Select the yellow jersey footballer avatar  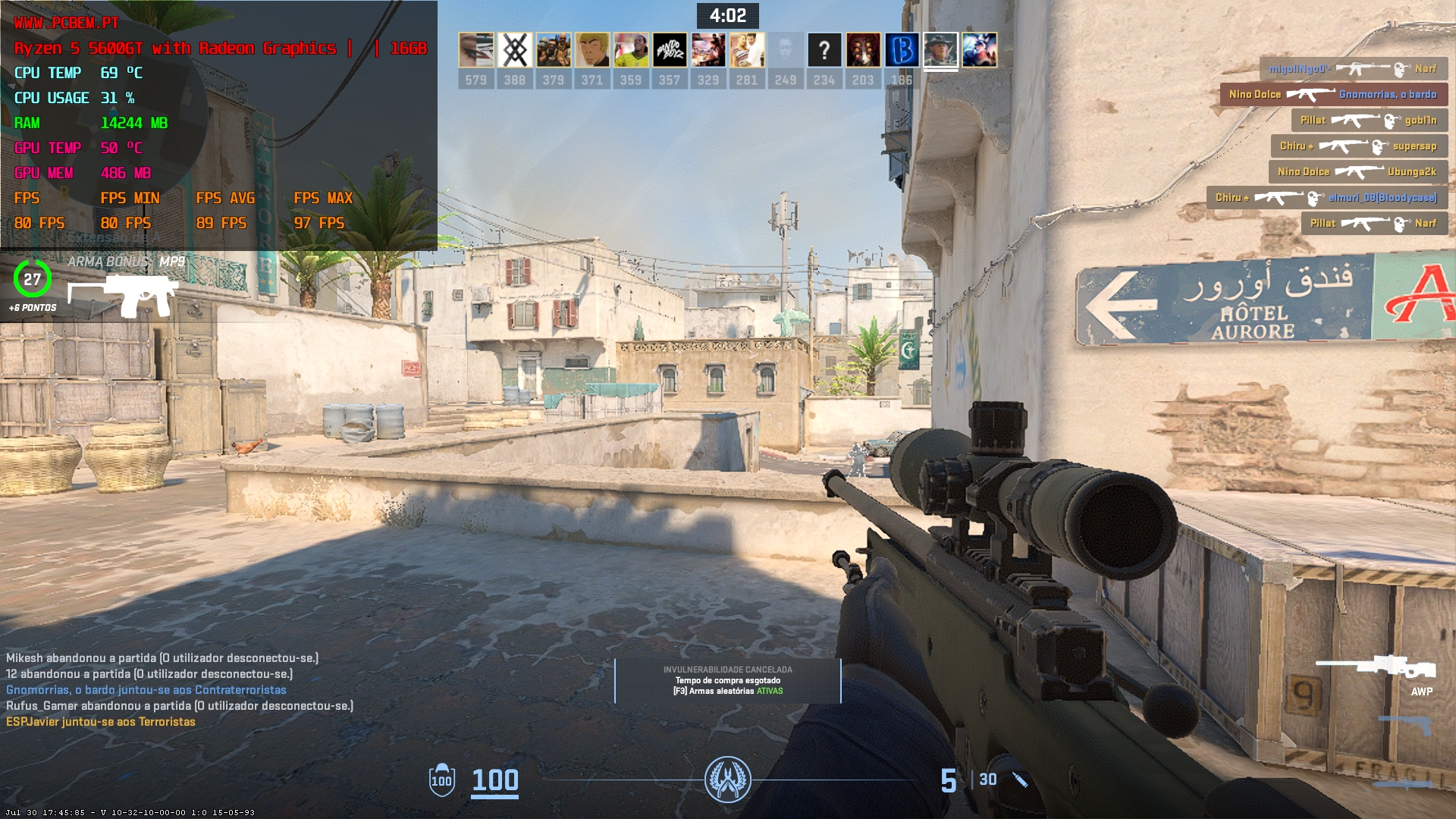point(631,51)
